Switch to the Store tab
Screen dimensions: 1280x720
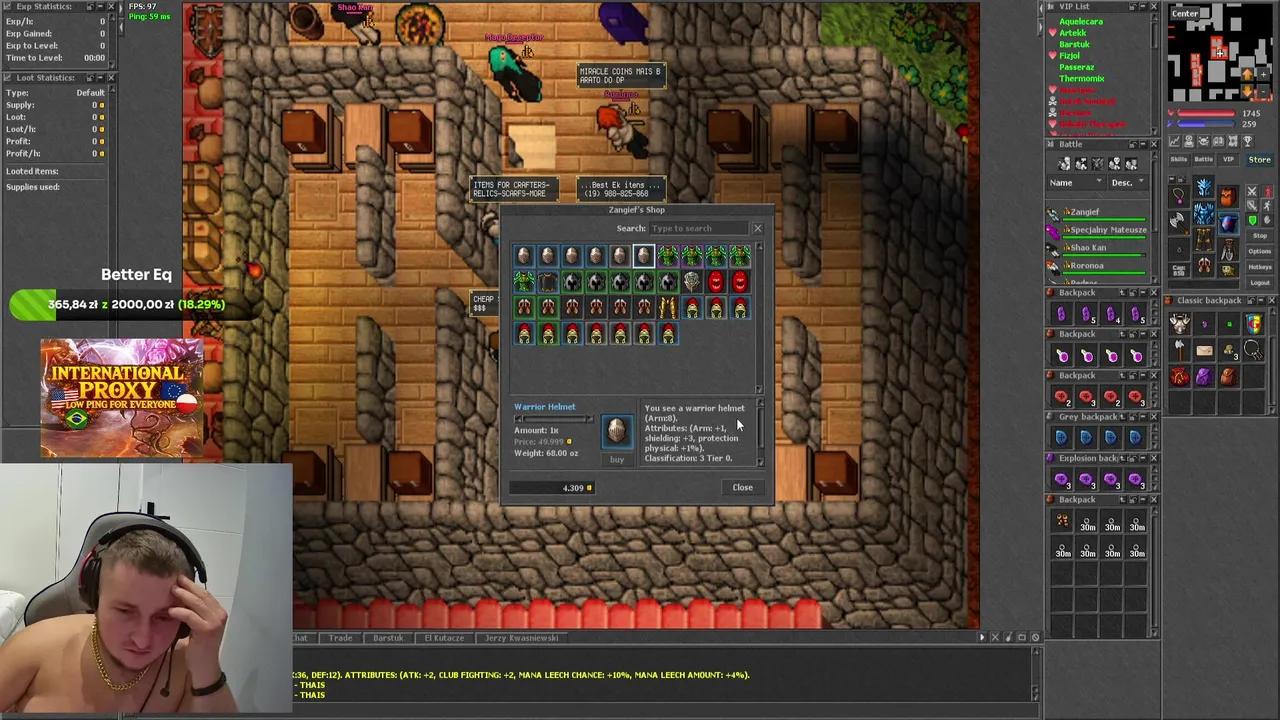(1259, 160)
